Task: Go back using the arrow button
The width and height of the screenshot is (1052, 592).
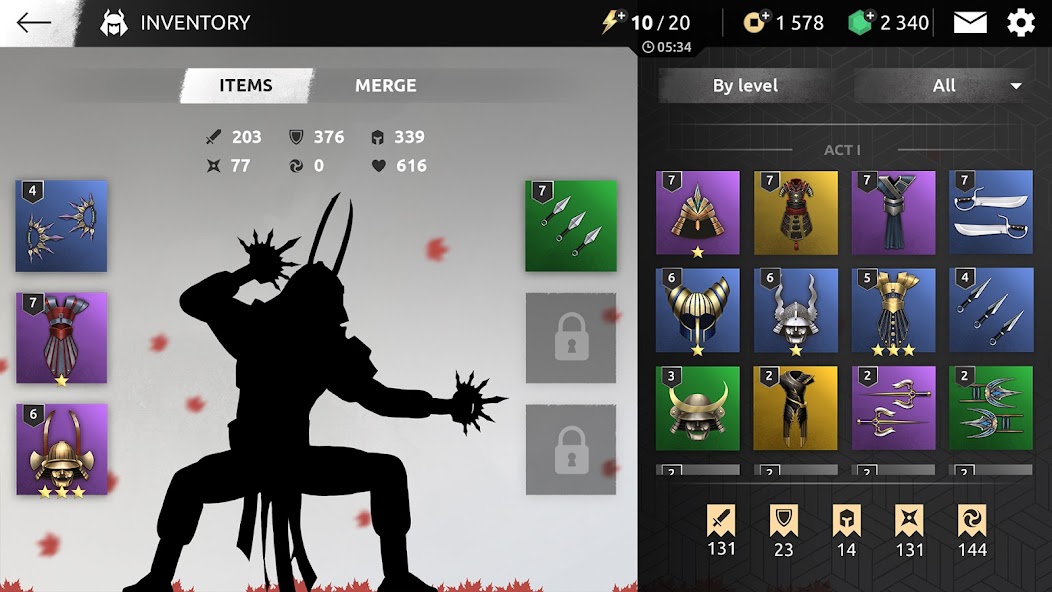Action: pyautogui.click(x=34, y=22)
